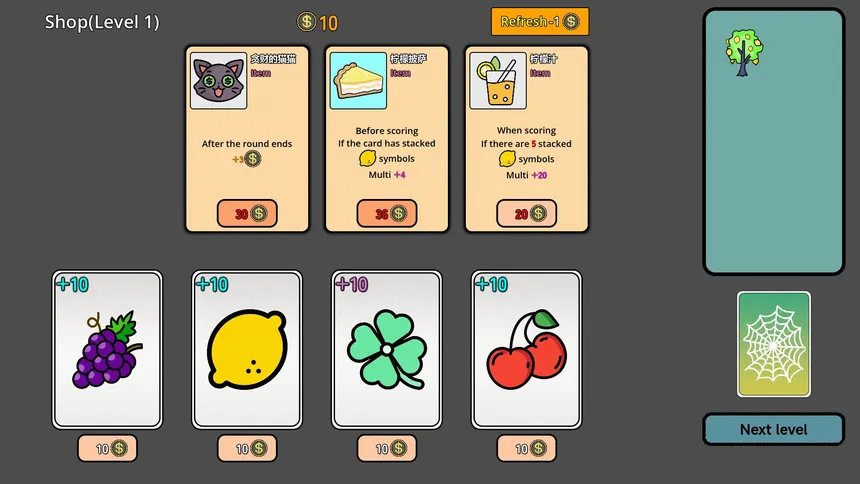Proceed with the Next level button
Viewport: 860px width, 484px height.
(773, 429)
